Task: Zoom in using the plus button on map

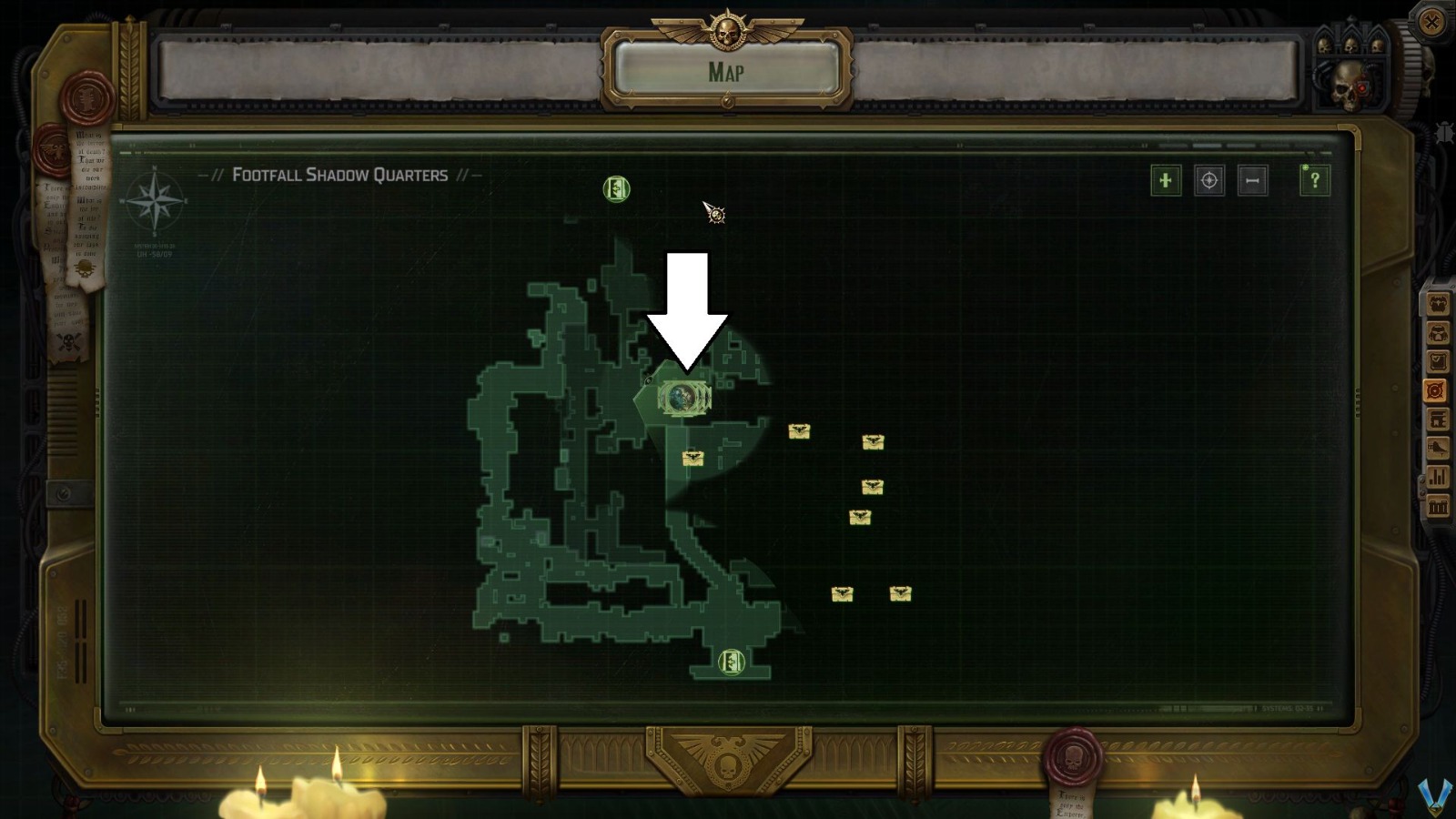Action: pyautogui.click(x=1166, y=181)
